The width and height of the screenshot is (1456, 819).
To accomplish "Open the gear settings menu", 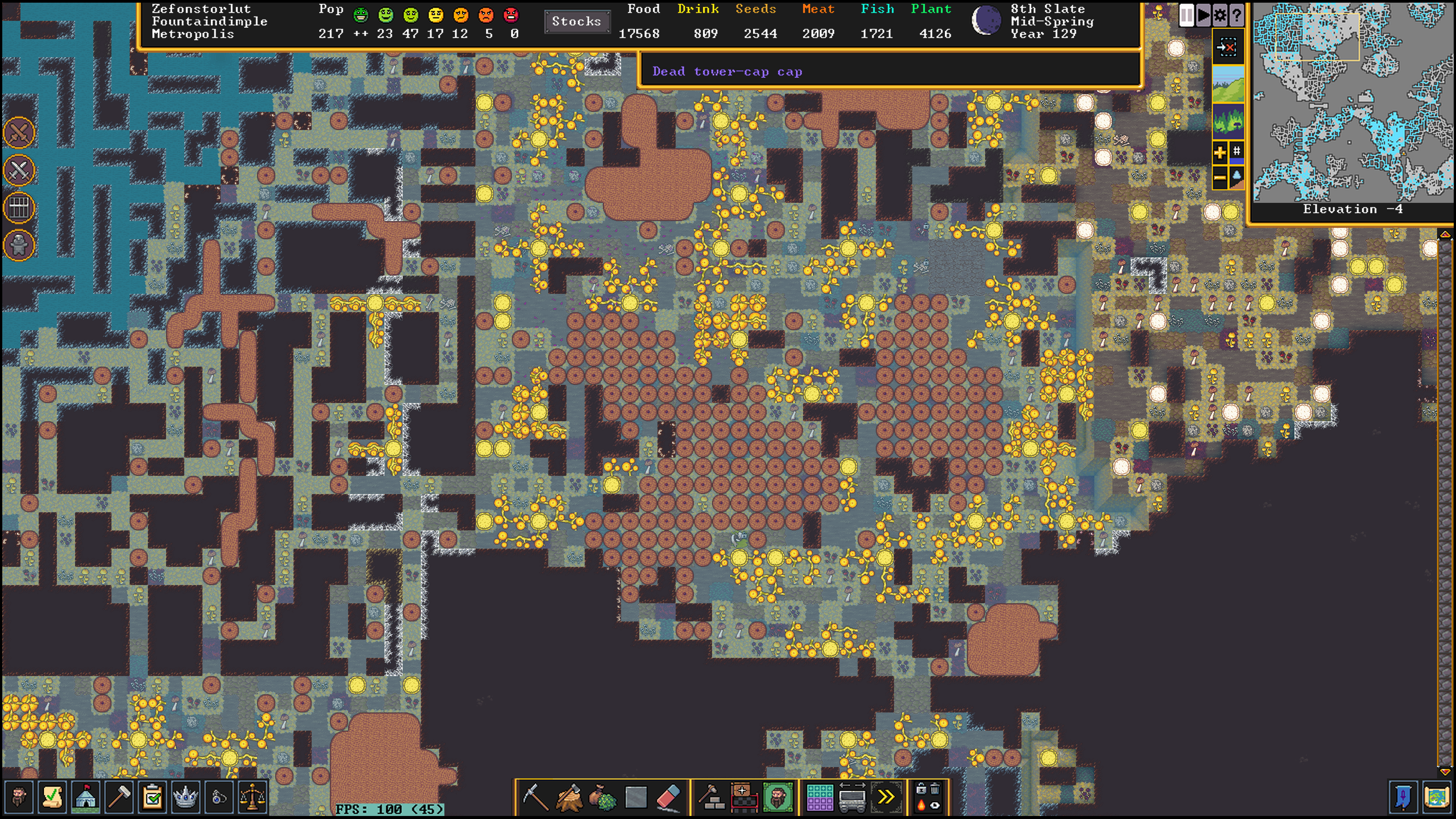I will 1220,15.
